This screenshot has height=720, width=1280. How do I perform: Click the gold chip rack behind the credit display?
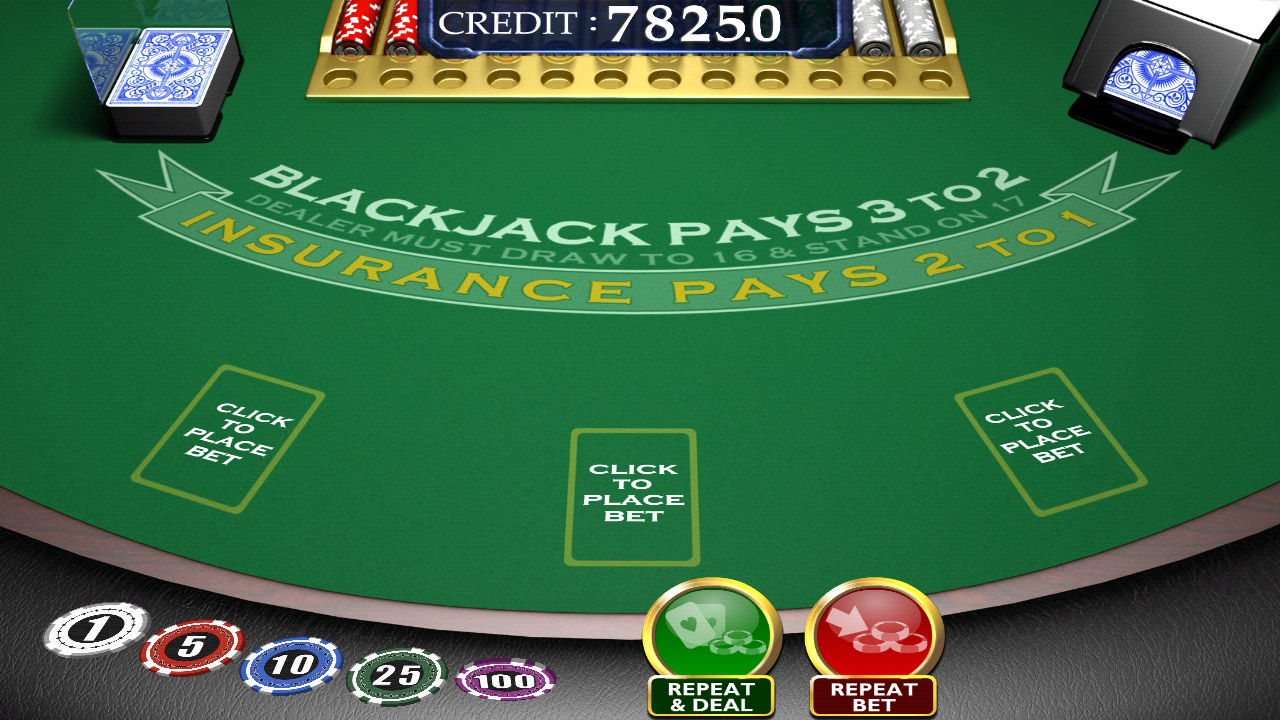(640, 80)
